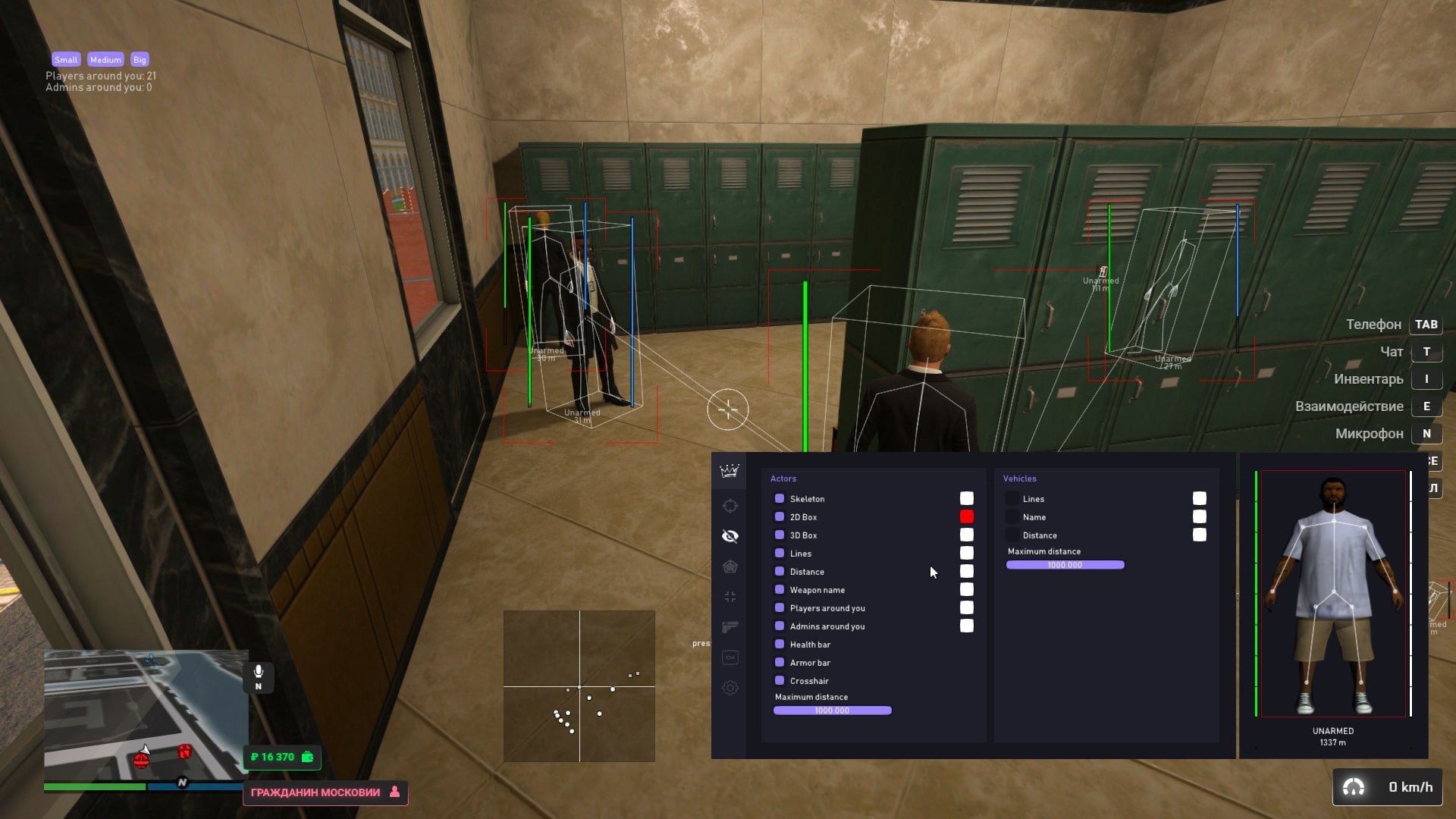
Task: Enable the Vehicles Name checkbox
Action: (x=1012, y=516)
